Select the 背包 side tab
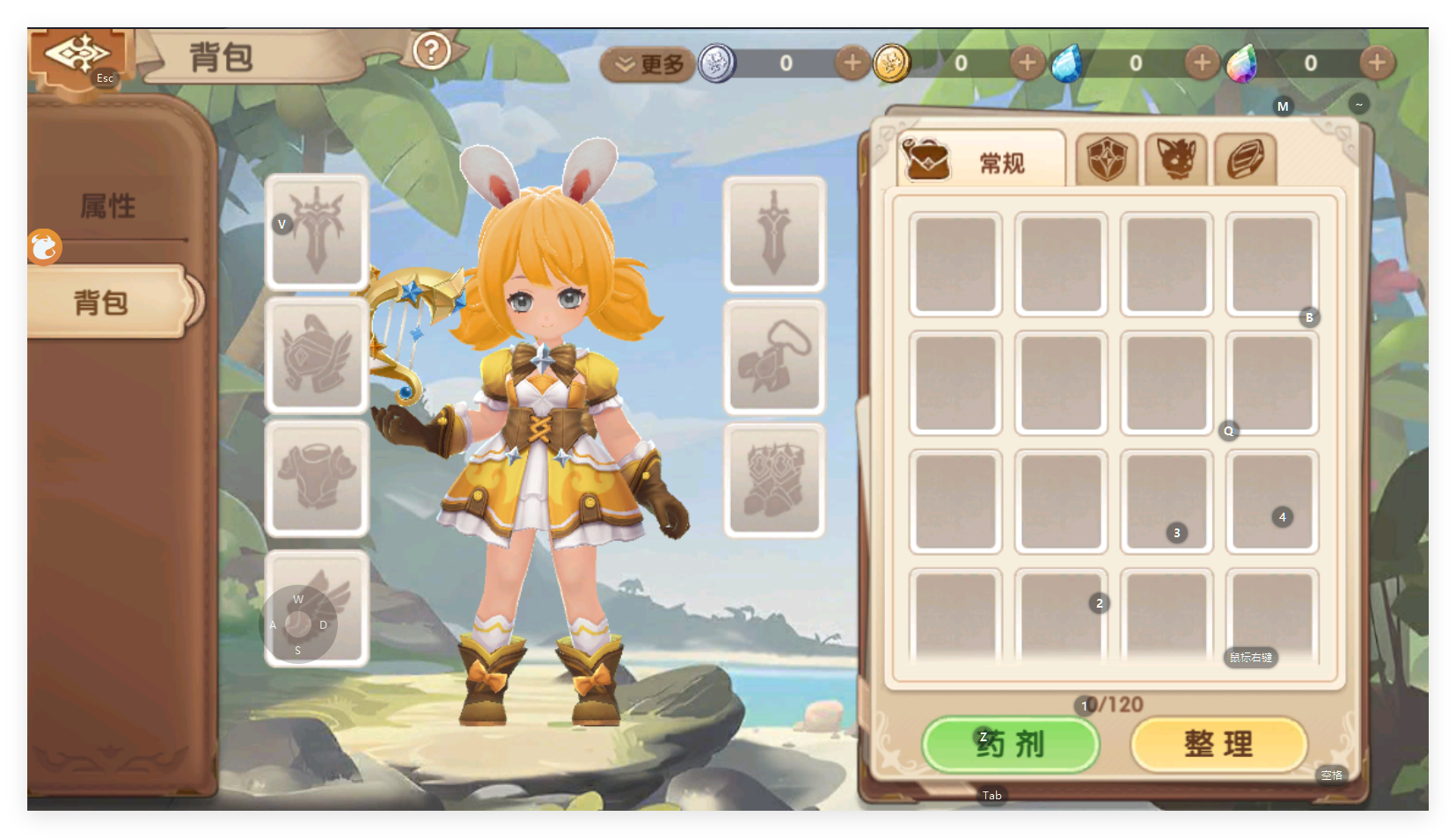1456x838 pixels. click(x=104, y=302)
